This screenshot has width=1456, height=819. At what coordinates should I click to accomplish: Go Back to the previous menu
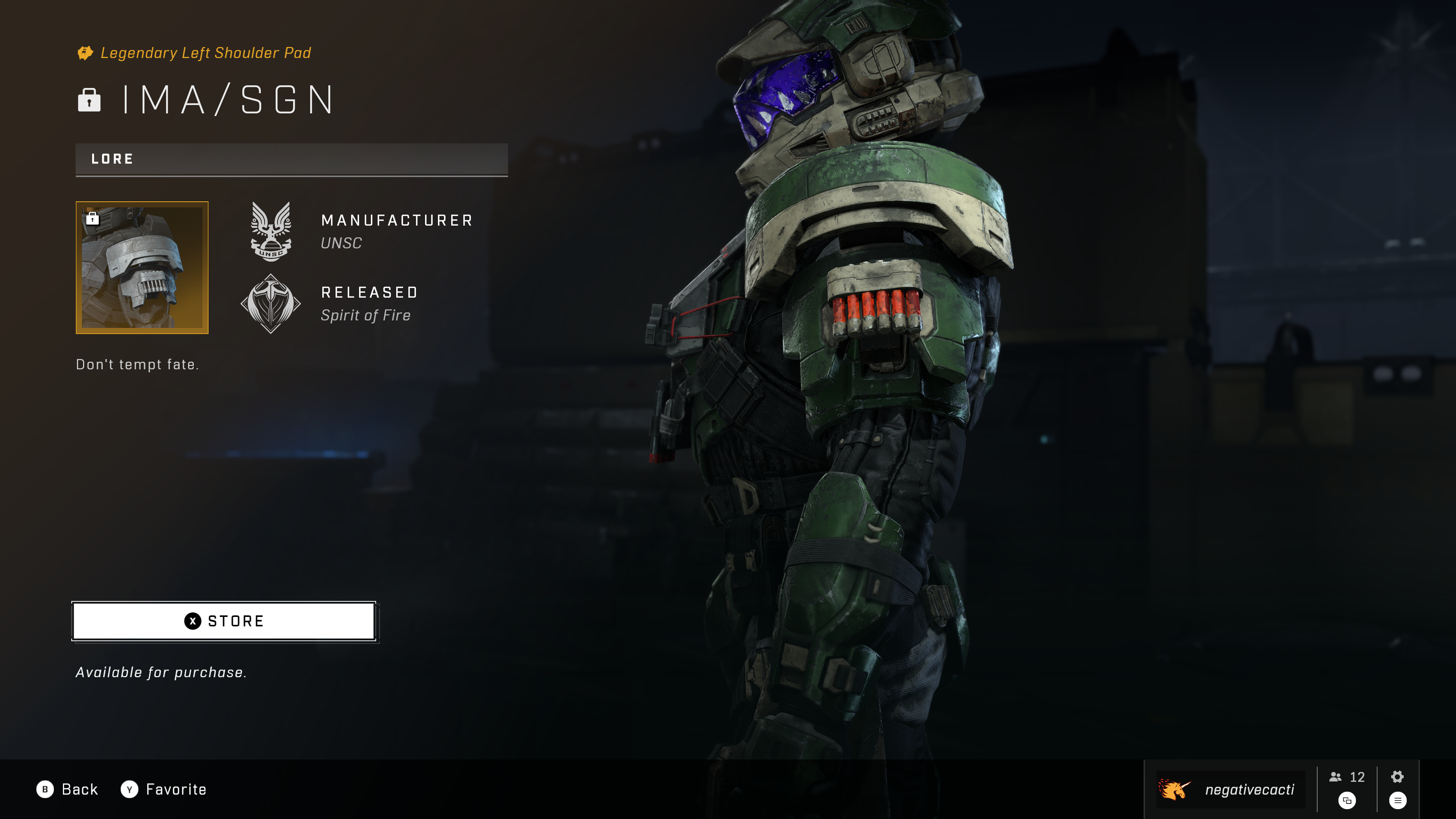(67, 789)
